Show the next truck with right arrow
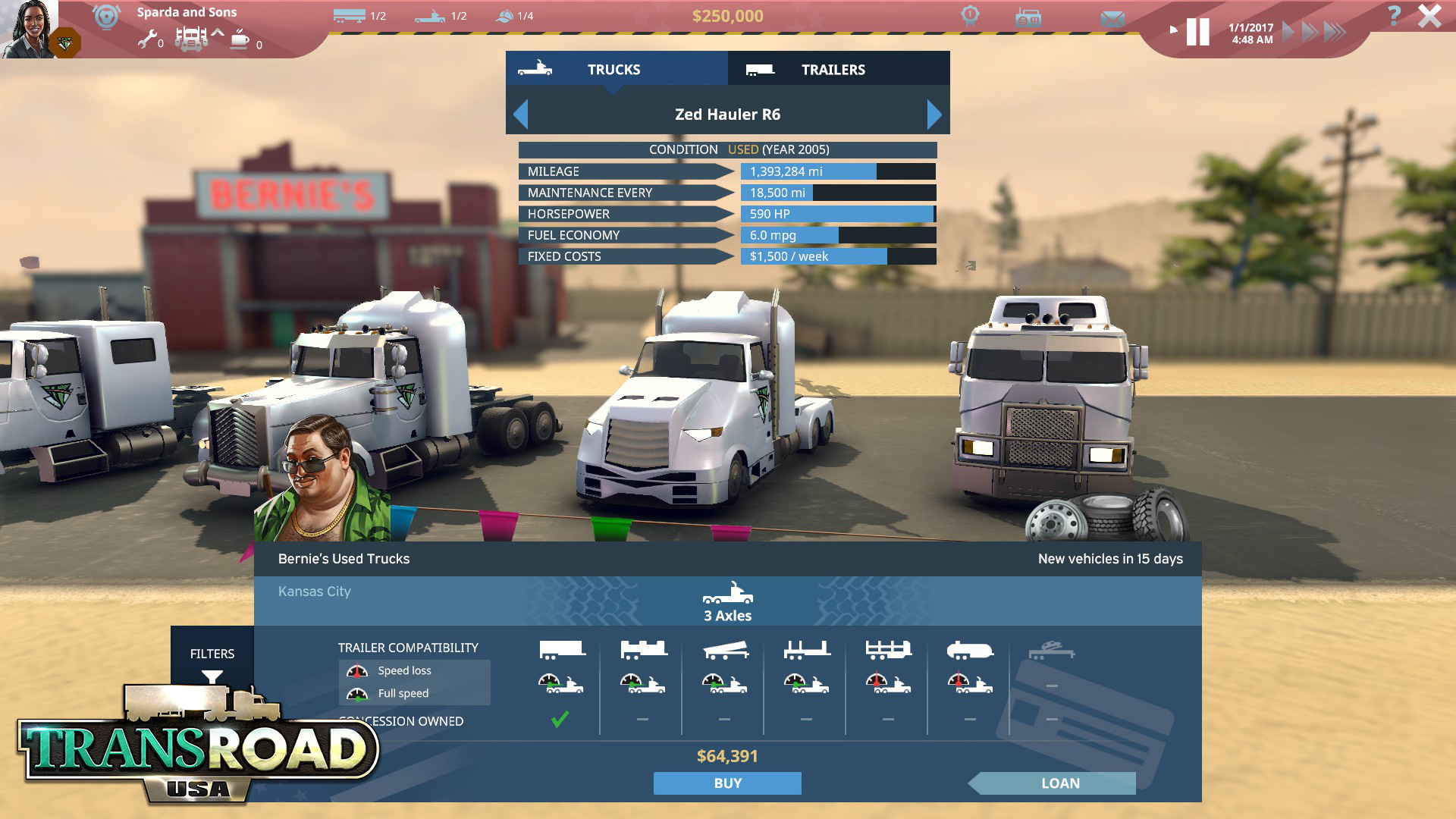This screenshot has width=1456, height=819. coord(934,115)
